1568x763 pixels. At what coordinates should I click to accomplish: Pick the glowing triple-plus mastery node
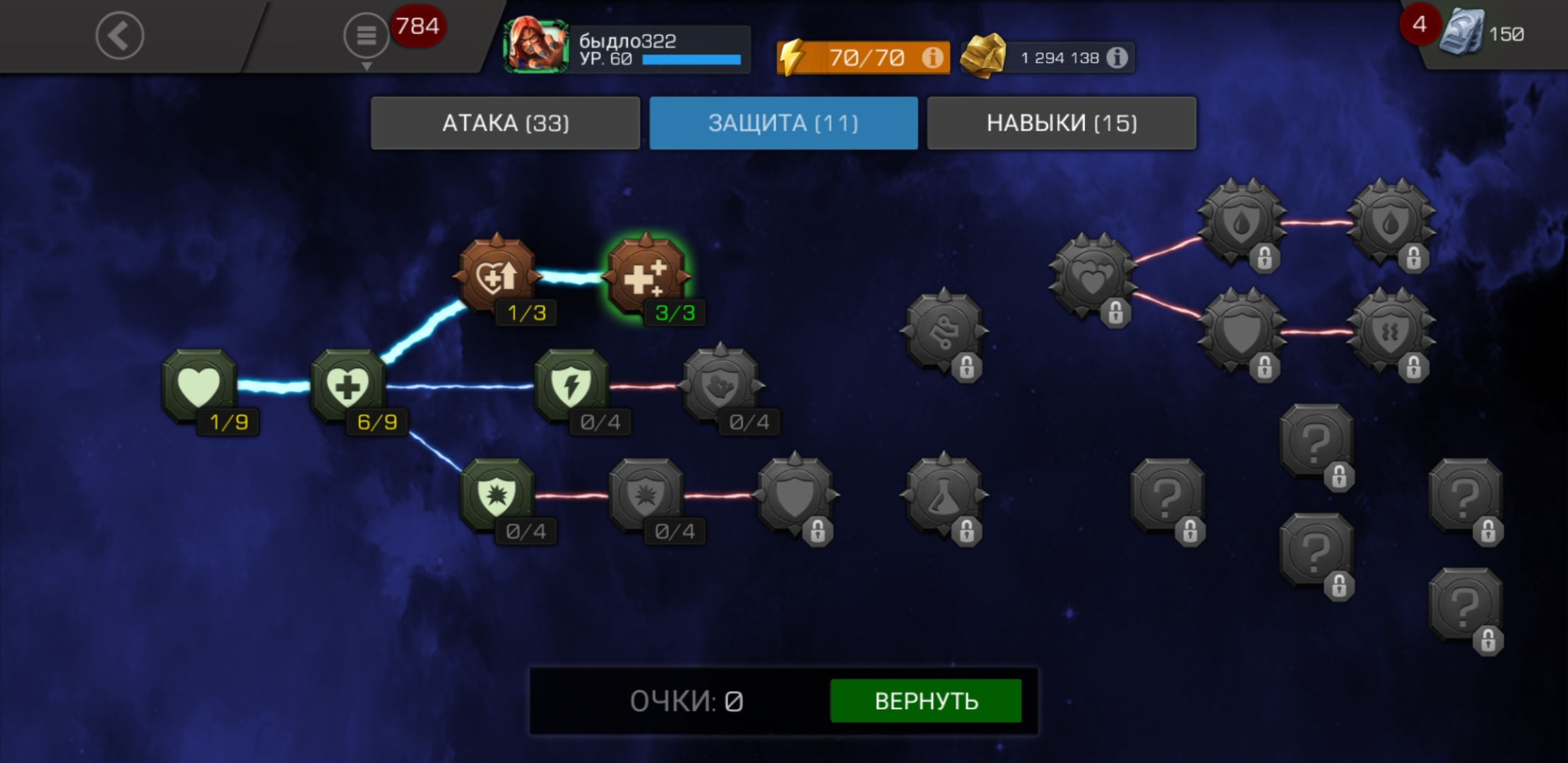click(x=646, y=276)
